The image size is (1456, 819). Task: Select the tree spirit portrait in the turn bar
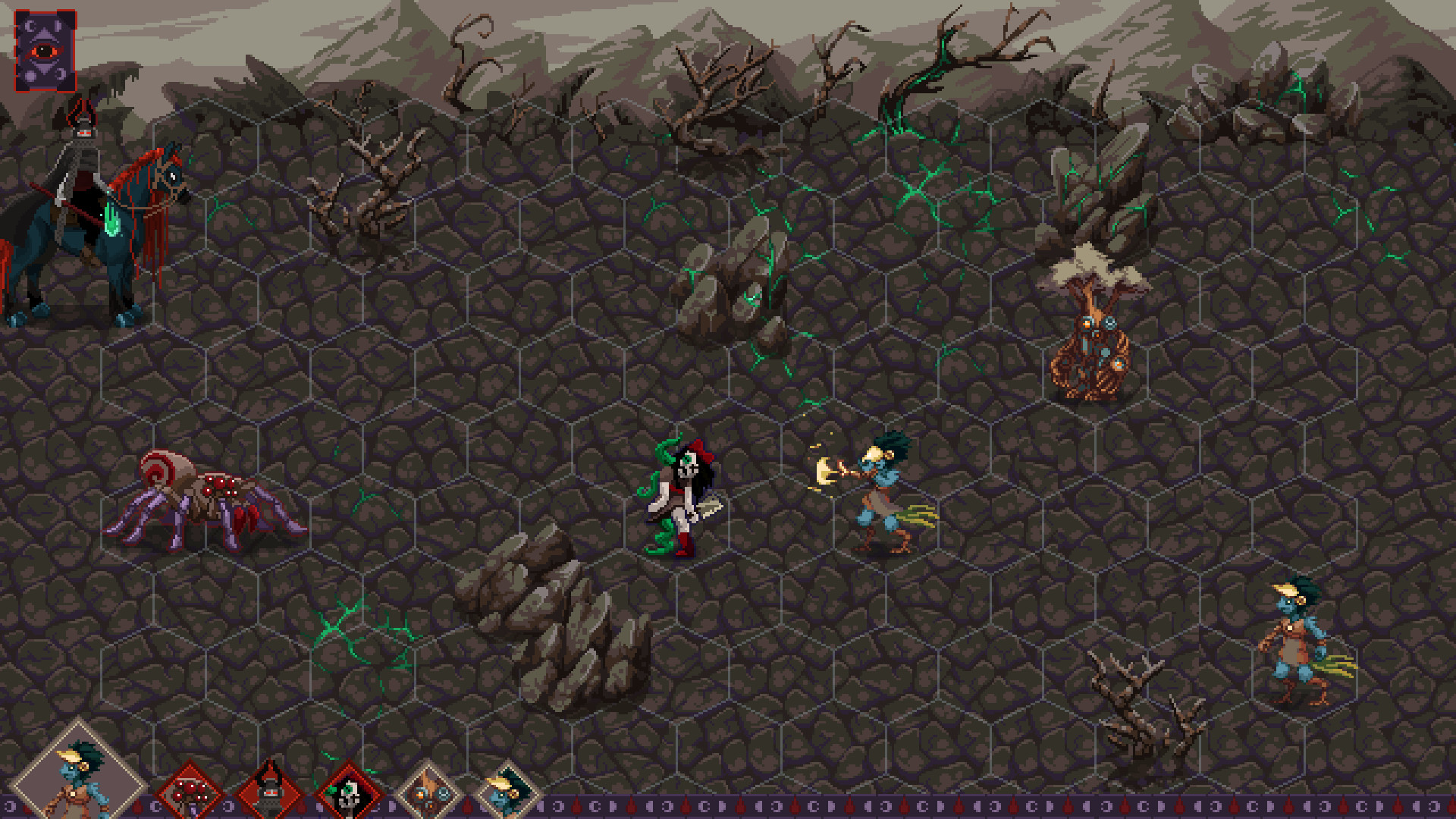click(426, 790)
